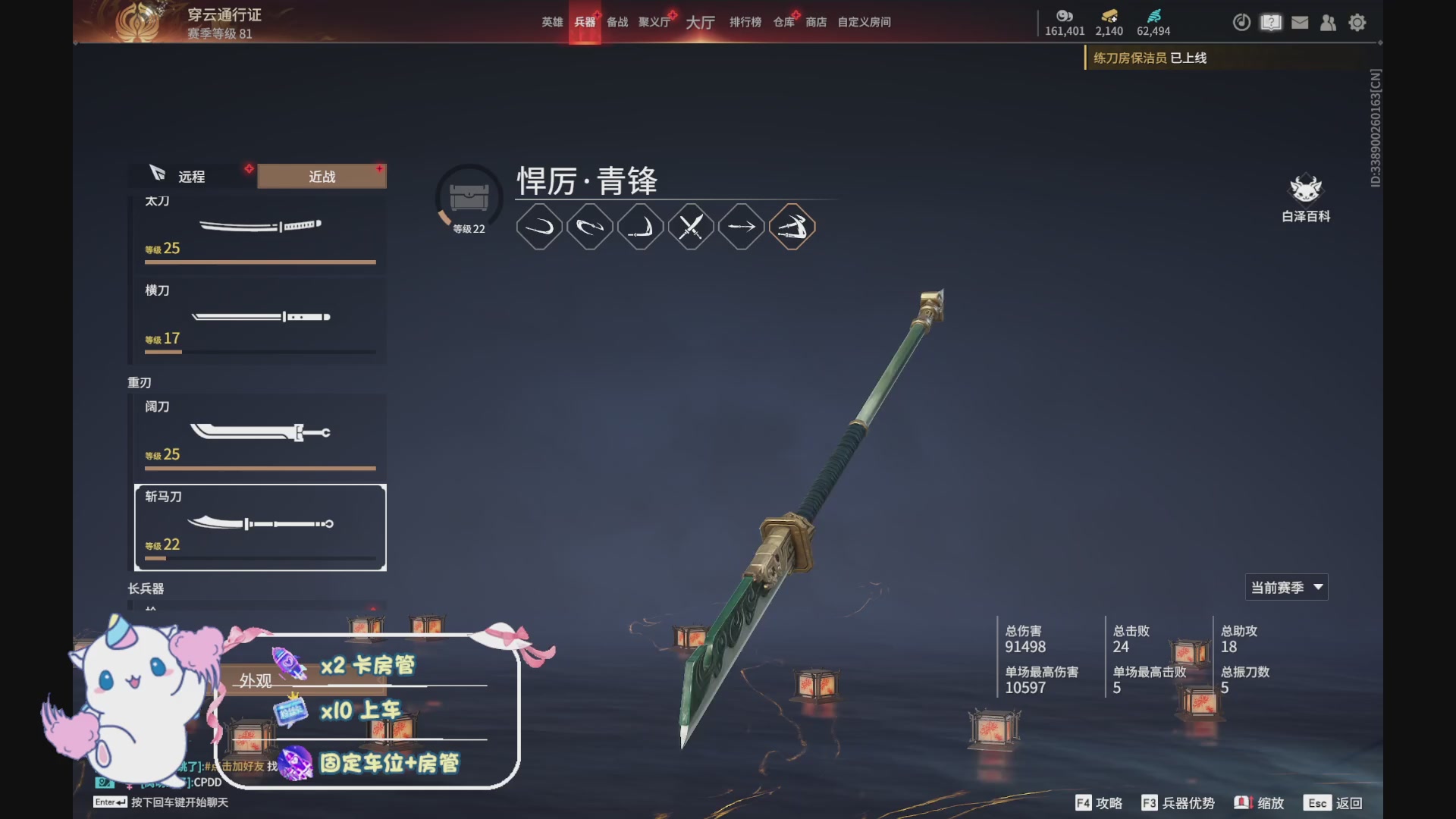
Task: Open the 大厅 menu item
Action: point(699,22)
